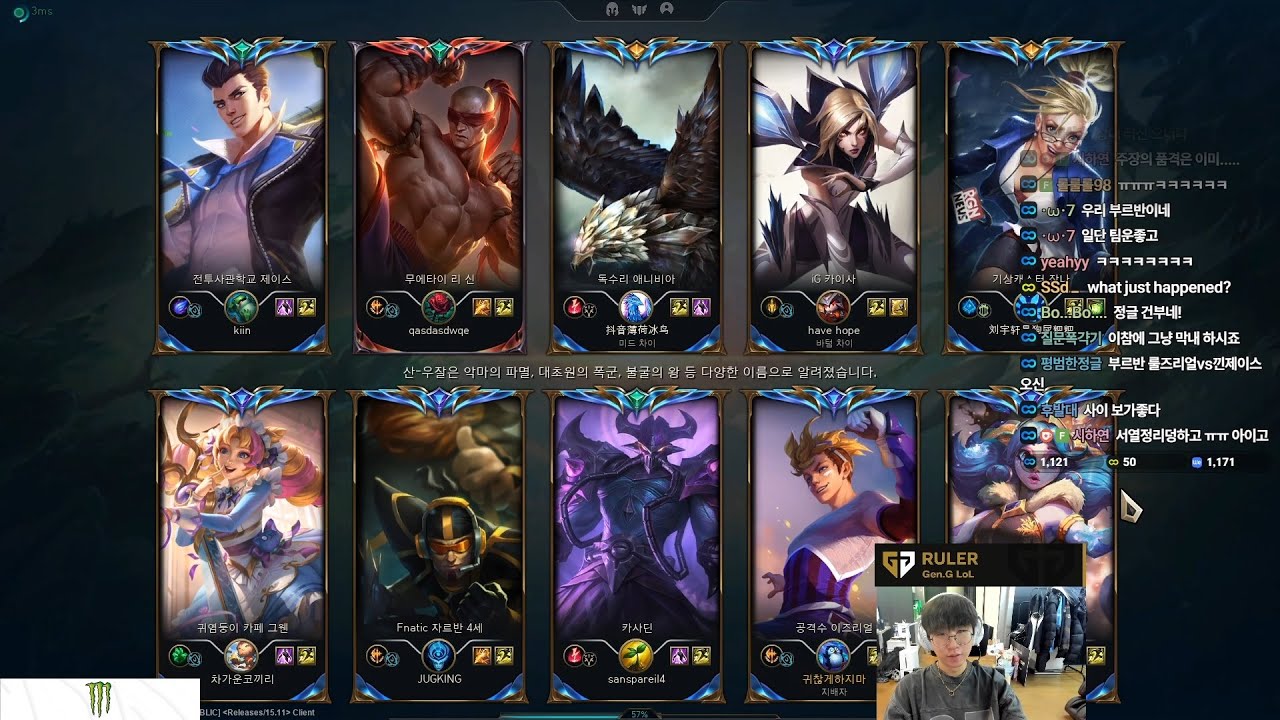Image resolution: width=1280 pixels, height=720 pixels.
Task: Click the RULER Gen.G LoL streamer banner
Action: tap(979, 564)
